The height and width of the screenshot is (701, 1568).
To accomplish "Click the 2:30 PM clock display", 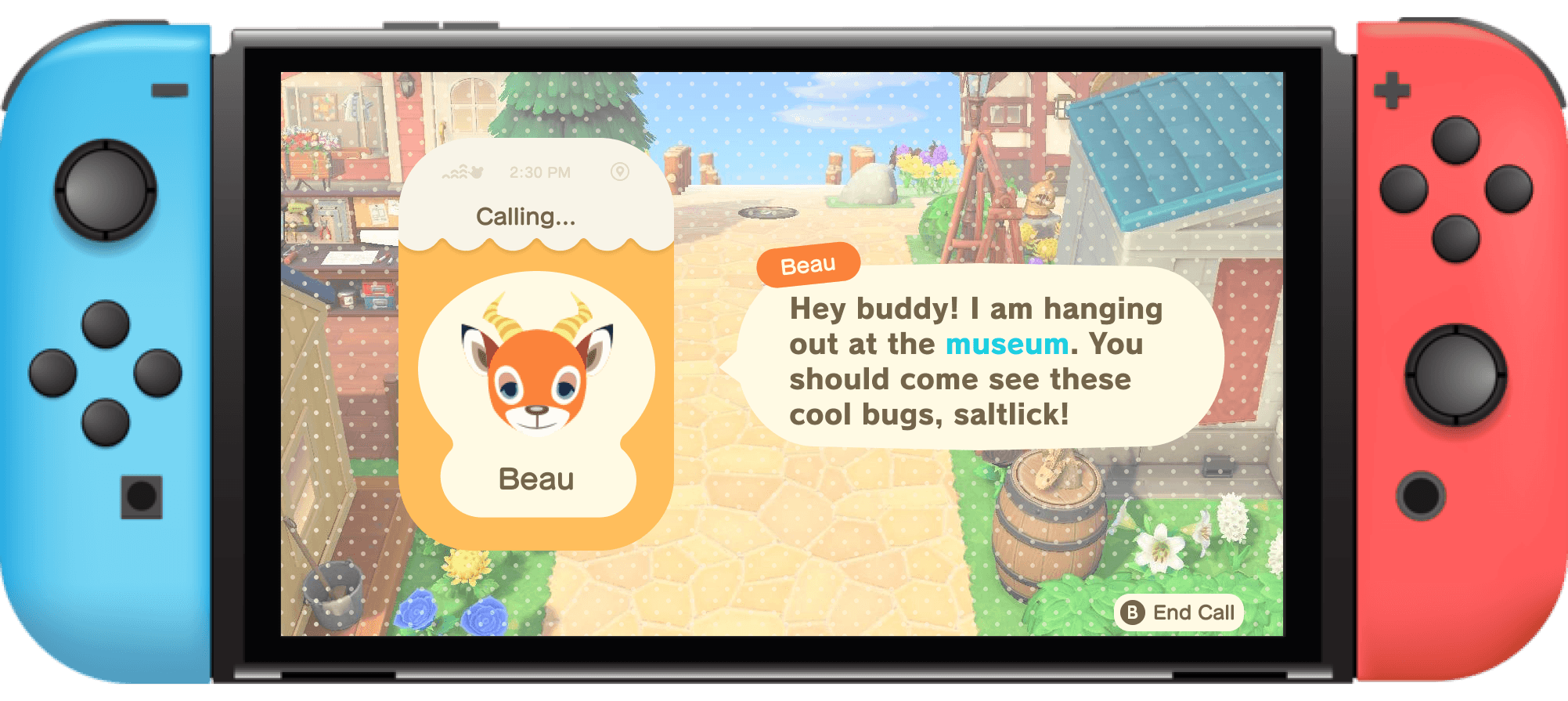I will point(541,171).
